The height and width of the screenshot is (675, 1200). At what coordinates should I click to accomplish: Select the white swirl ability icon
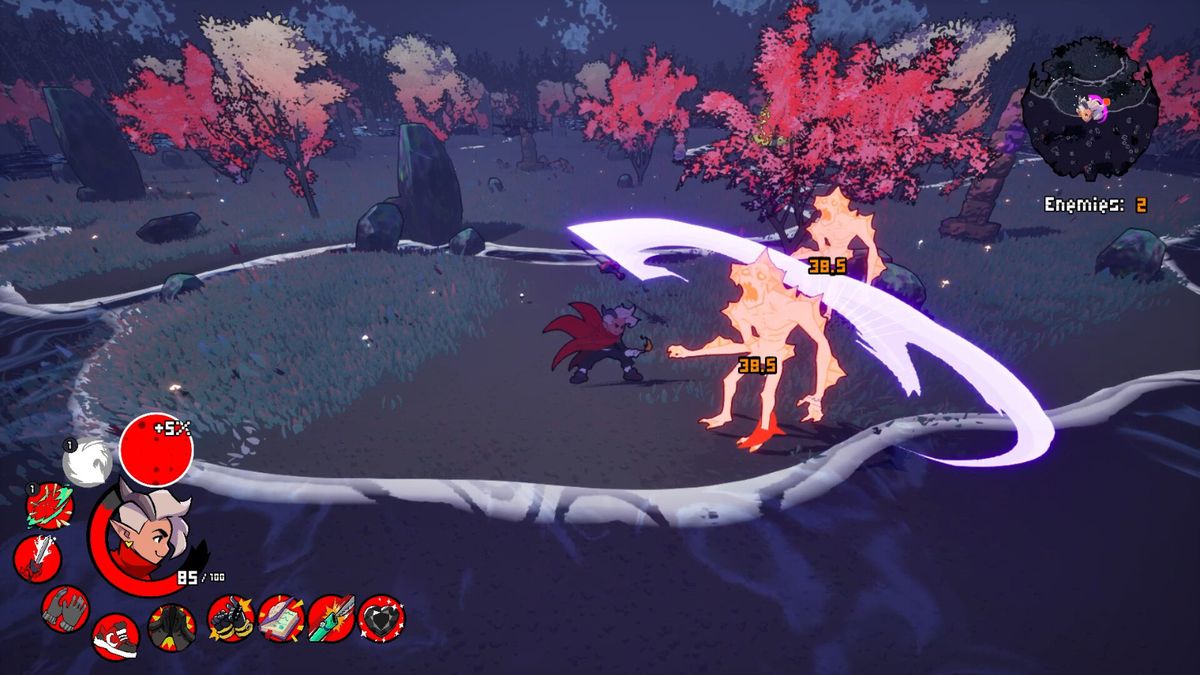tap(84, 463)
